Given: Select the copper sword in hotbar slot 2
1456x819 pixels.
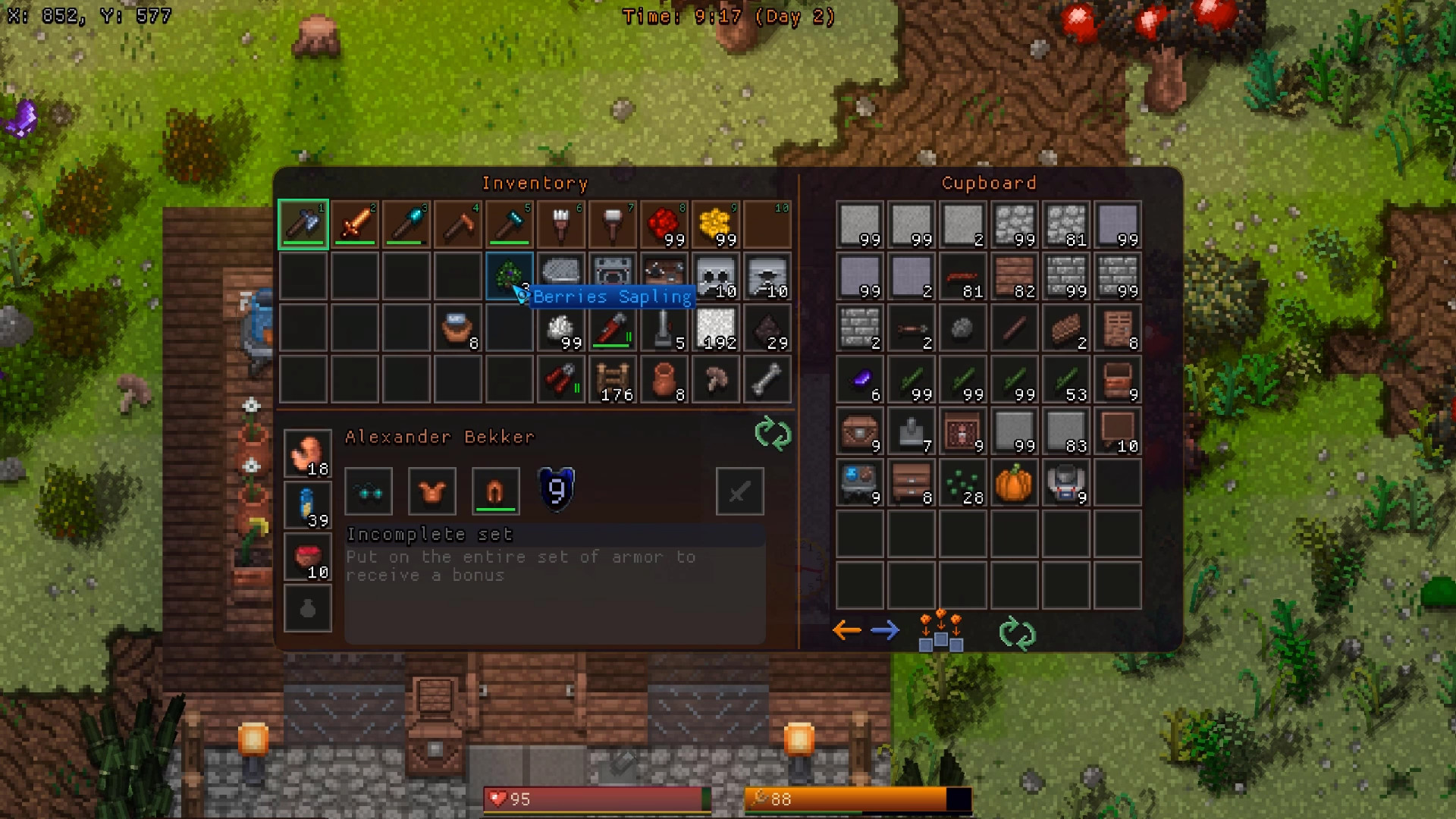Looking at the screenshot, I should (355, 224).
